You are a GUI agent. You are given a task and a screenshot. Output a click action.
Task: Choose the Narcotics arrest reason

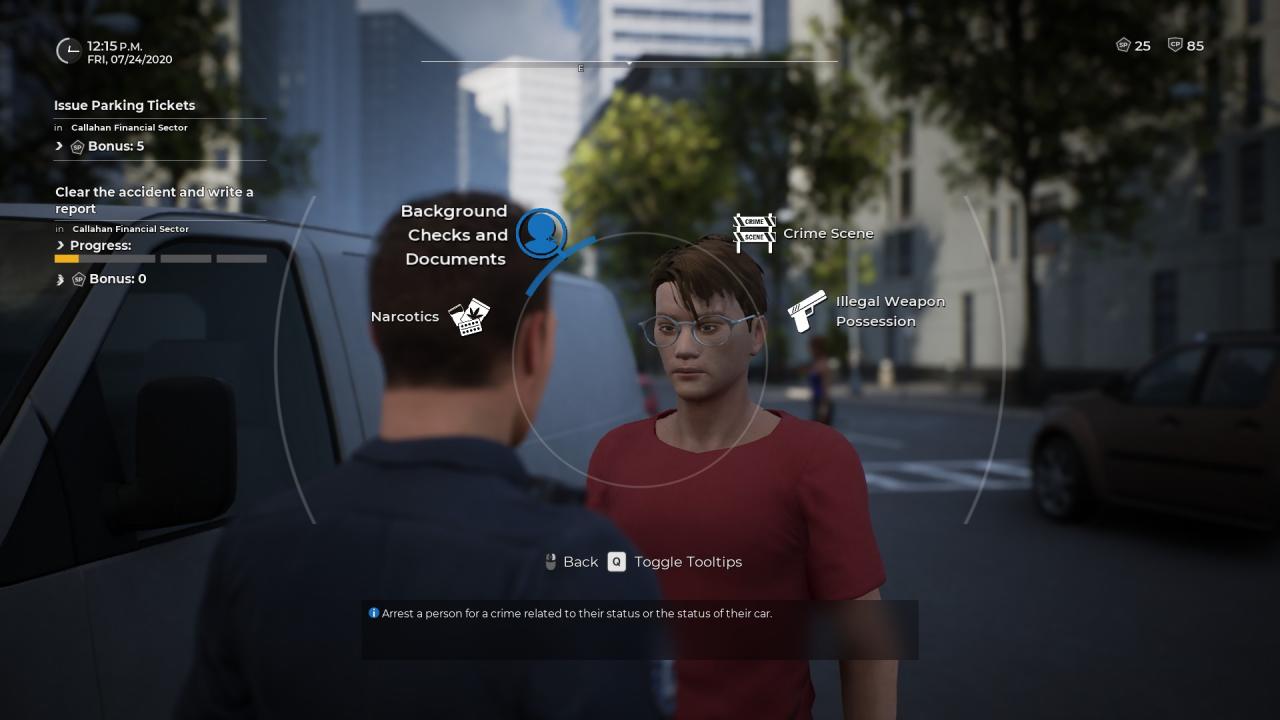pos(468,317)
